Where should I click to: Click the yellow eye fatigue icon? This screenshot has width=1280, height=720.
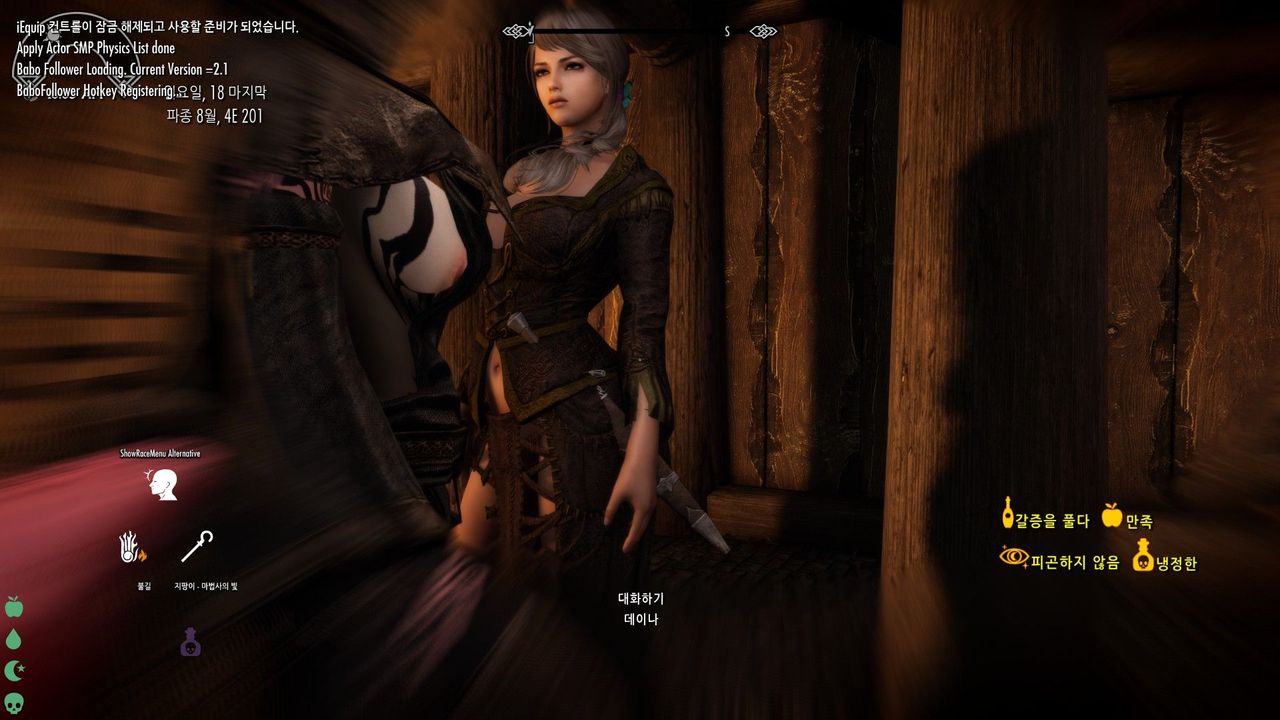click(1014, 556)
